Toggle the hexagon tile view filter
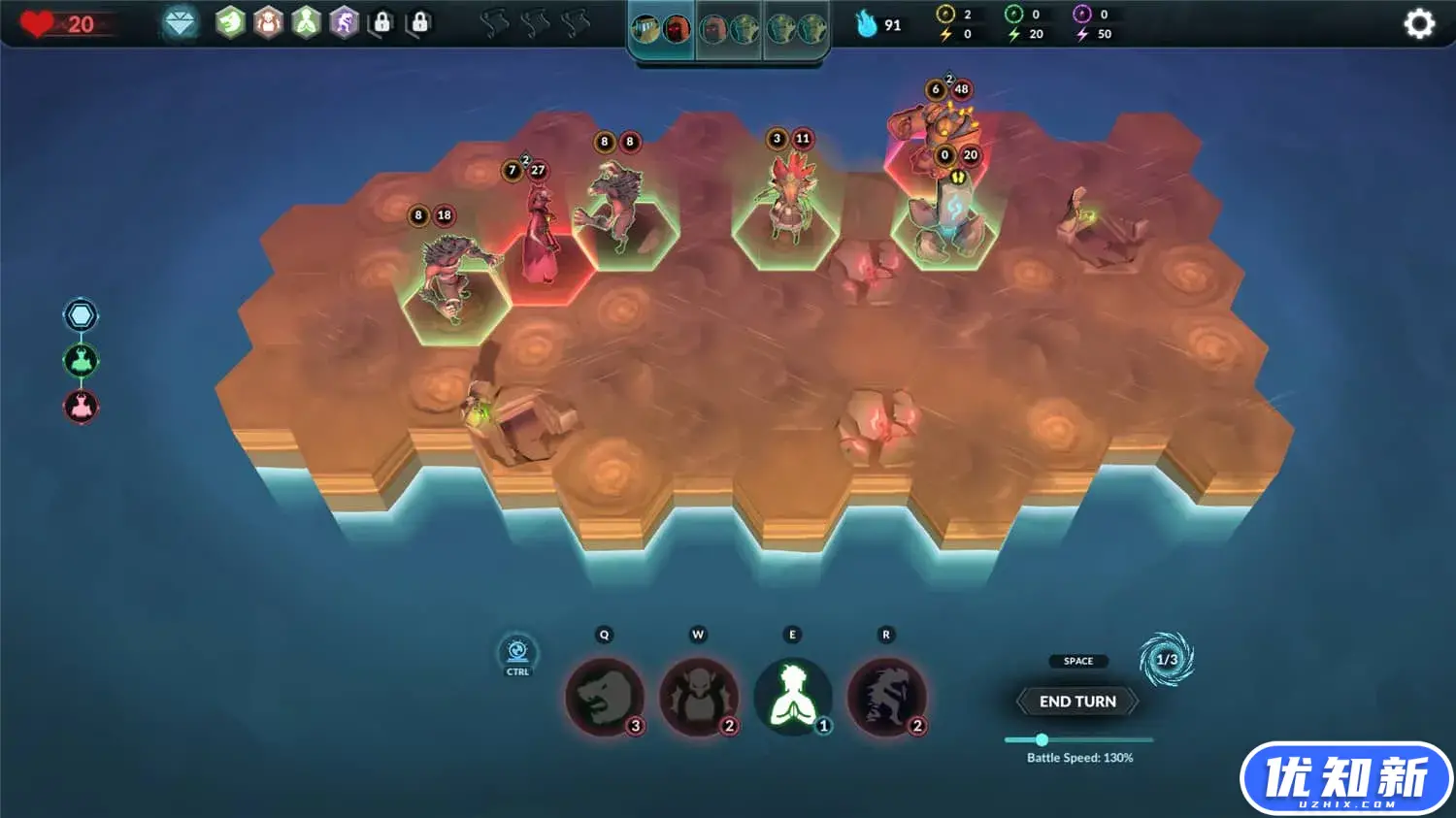This screenshot has width=1456, height=818. pos(81,315)
